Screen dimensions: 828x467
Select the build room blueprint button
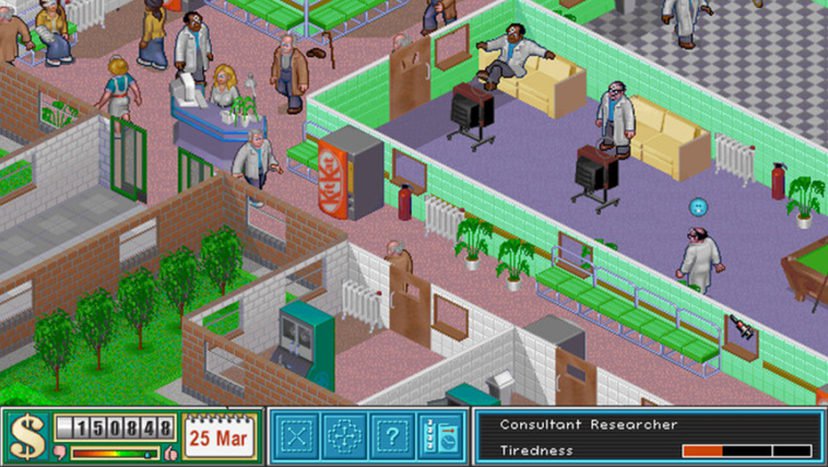click(297, 436)
